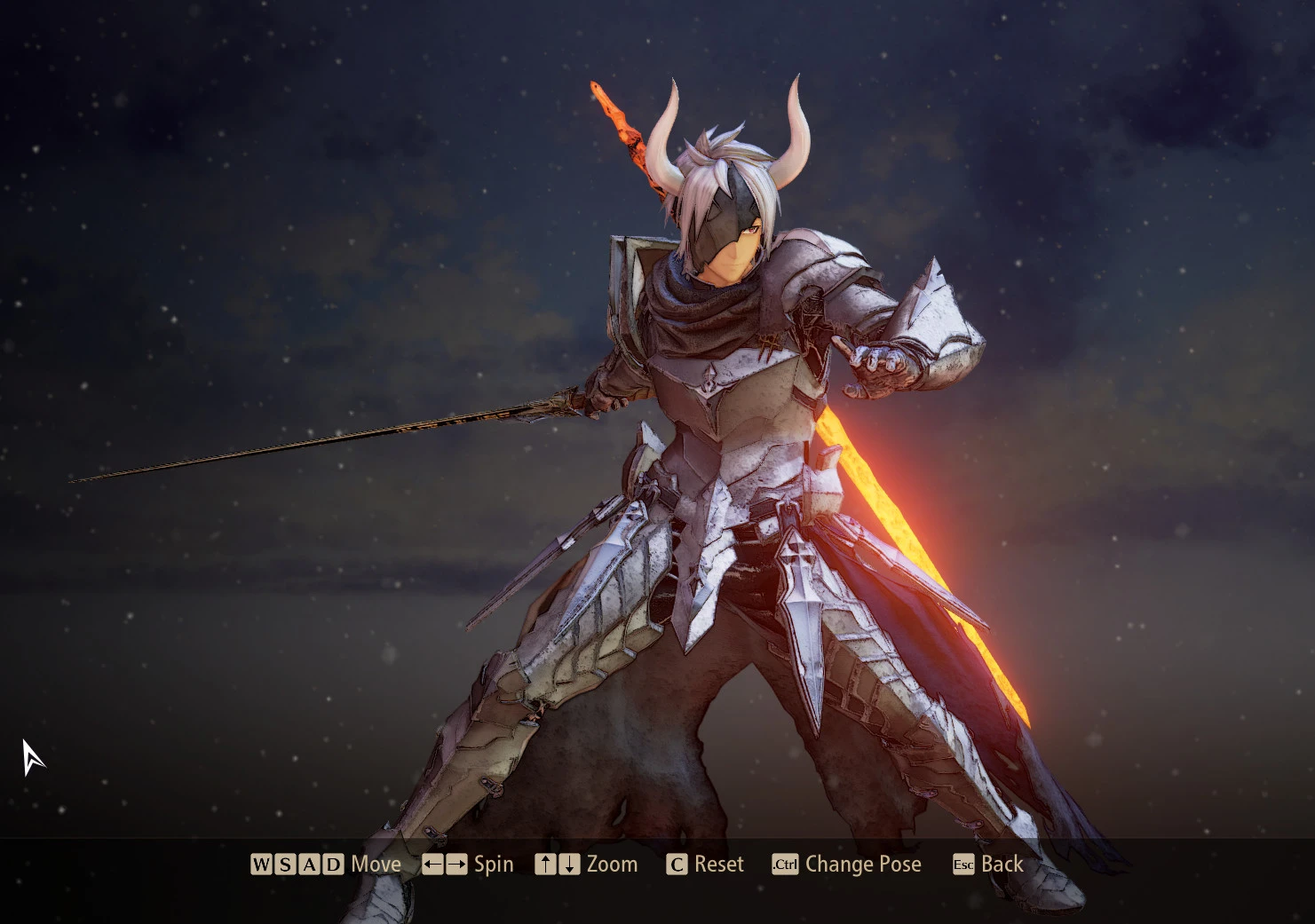Click the C keycap icon
Viewport: 1315px width, 924px height.
[677, 864]
